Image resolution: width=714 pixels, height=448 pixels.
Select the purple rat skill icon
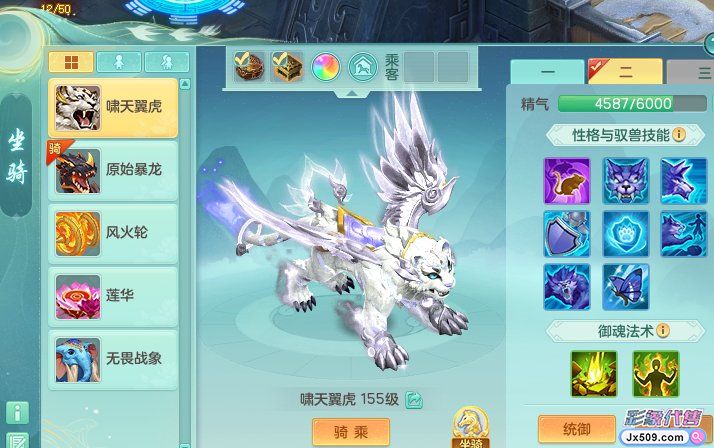(x=567, y=180)
